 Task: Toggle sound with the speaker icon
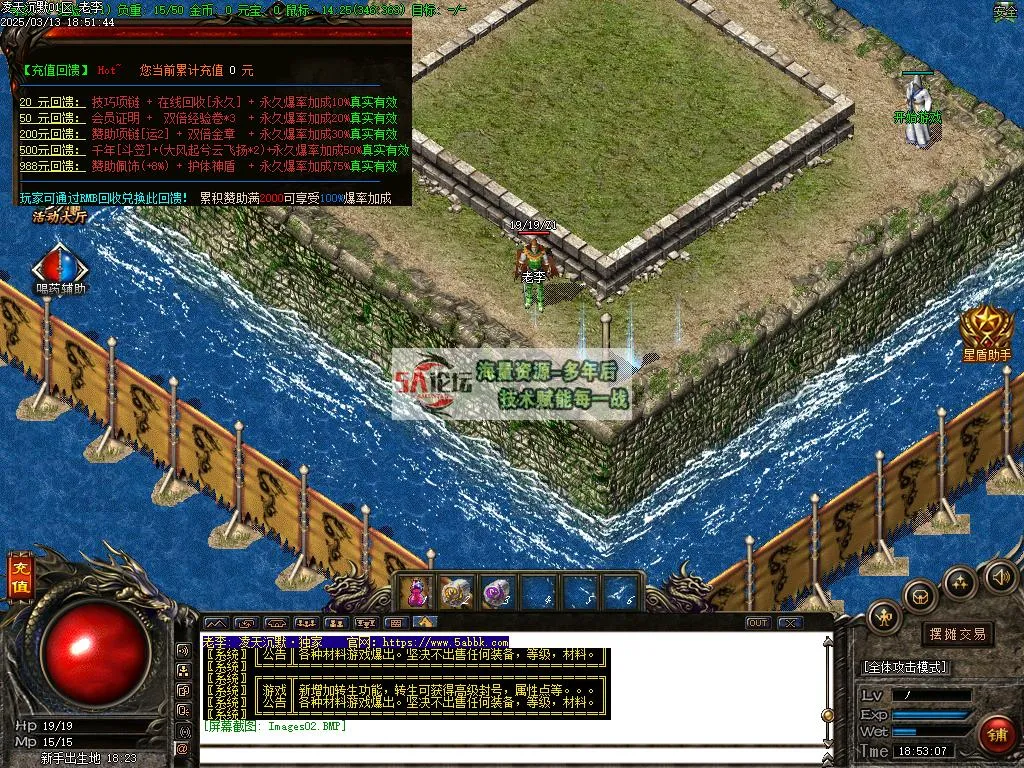coord(1000,577)
